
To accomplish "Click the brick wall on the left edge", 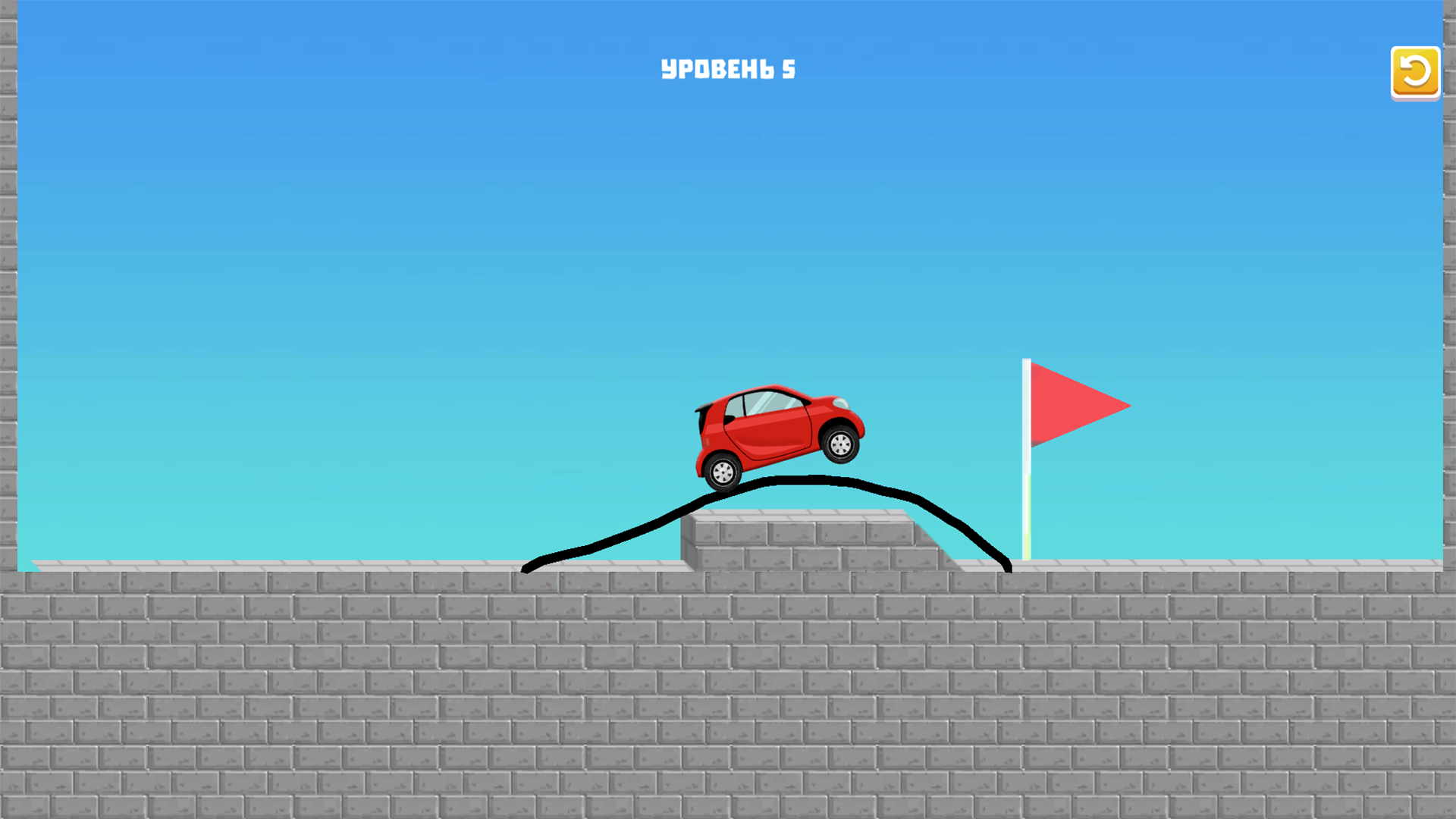I will tap(8, 303).
